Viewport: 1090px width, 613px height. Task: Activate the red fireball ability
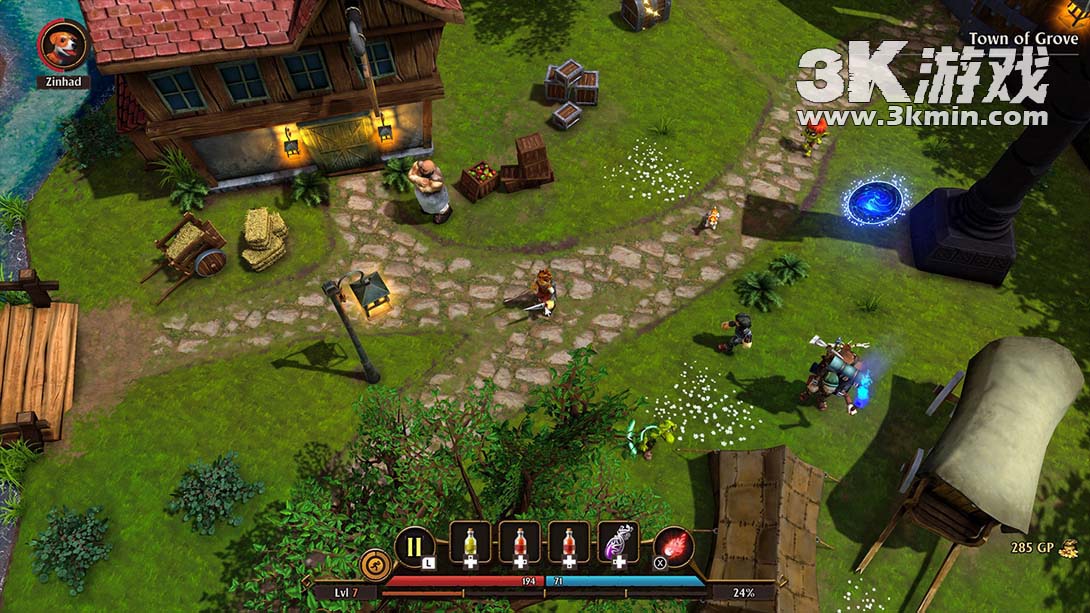point(674,546)
